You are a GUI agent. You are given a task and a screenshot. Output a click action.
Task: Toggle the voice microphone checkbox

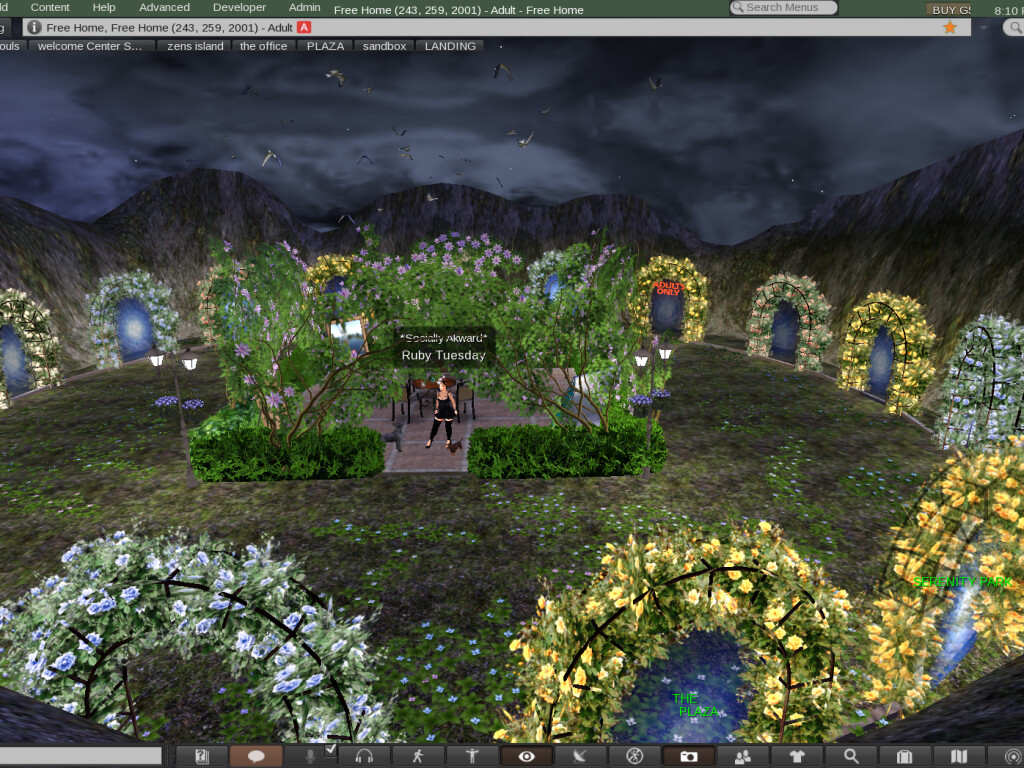point(330,750)
